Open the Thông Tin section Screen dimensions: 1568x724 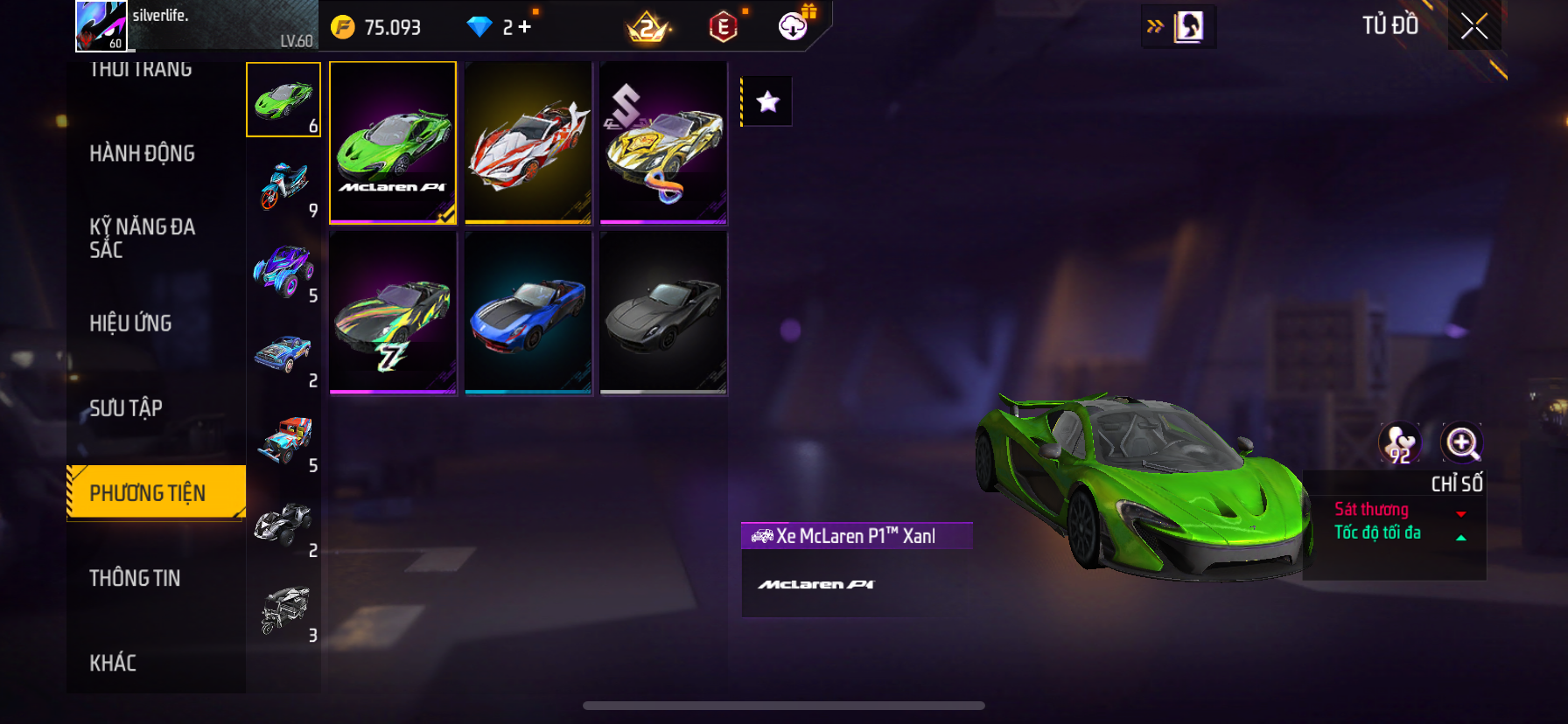point(135,578)
